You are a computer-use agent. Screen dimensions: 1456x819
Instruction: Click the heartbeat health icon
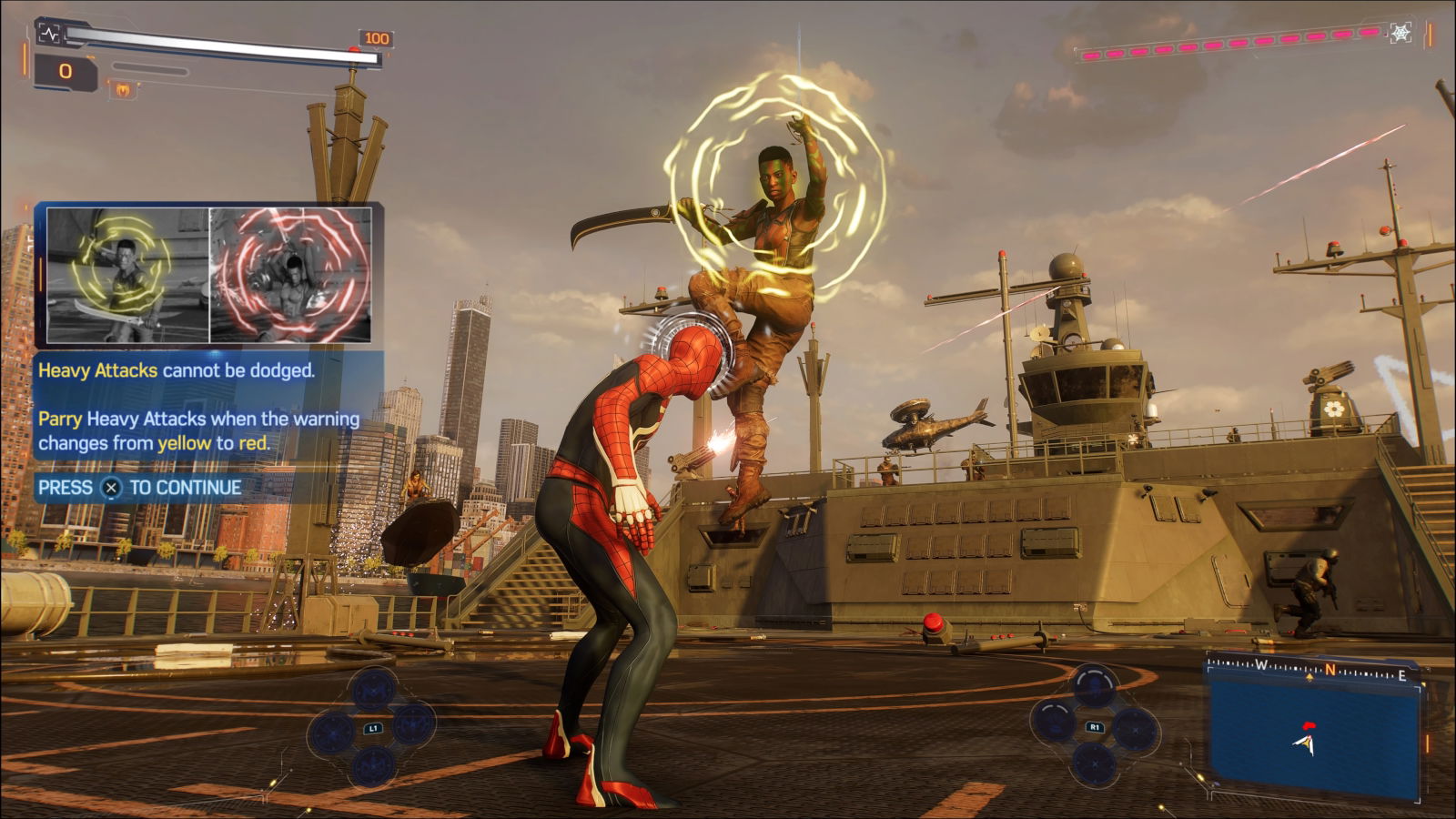pos(49,34)
